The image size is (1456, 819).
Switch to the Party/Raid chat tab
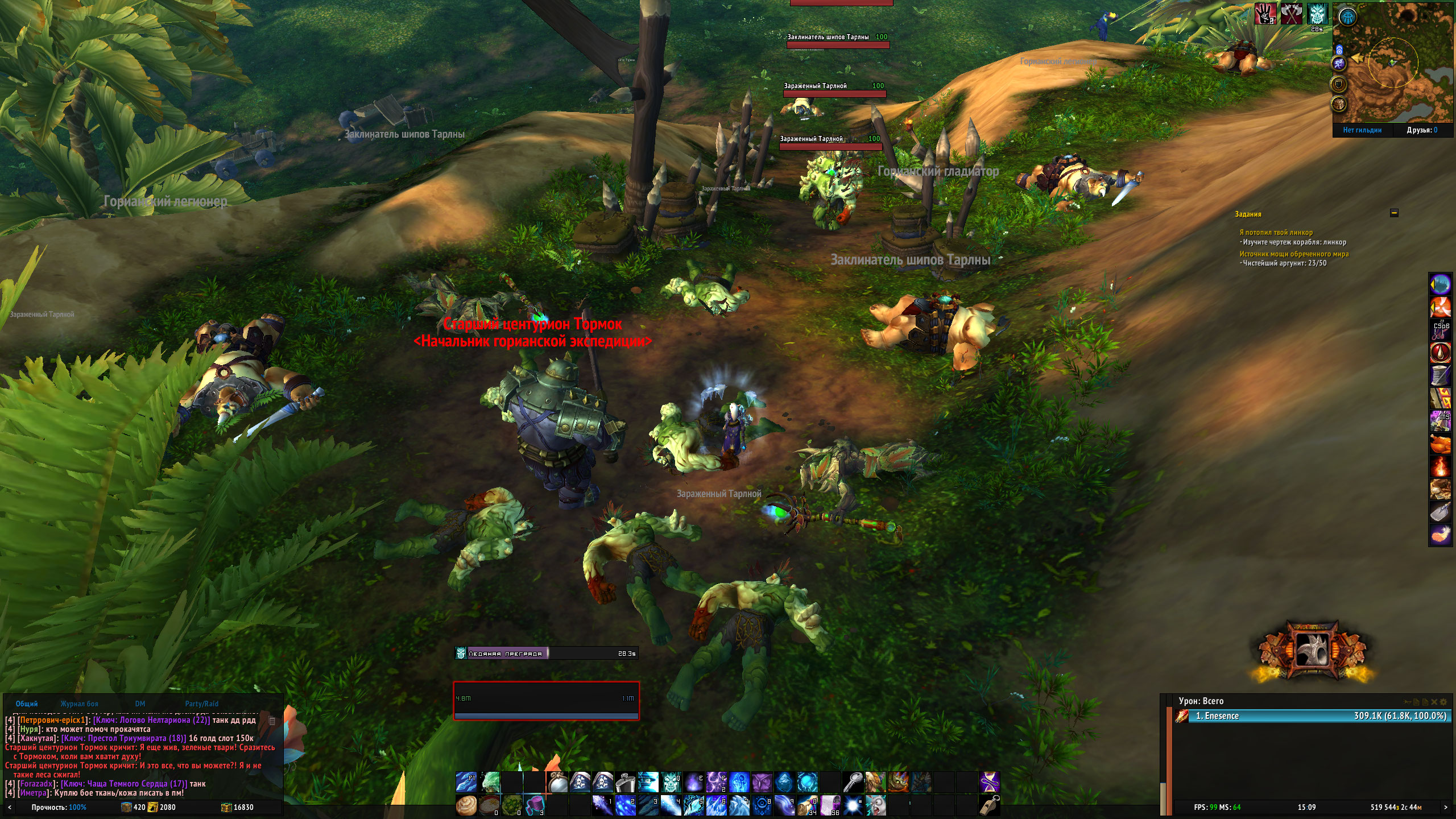click(201, 704)
